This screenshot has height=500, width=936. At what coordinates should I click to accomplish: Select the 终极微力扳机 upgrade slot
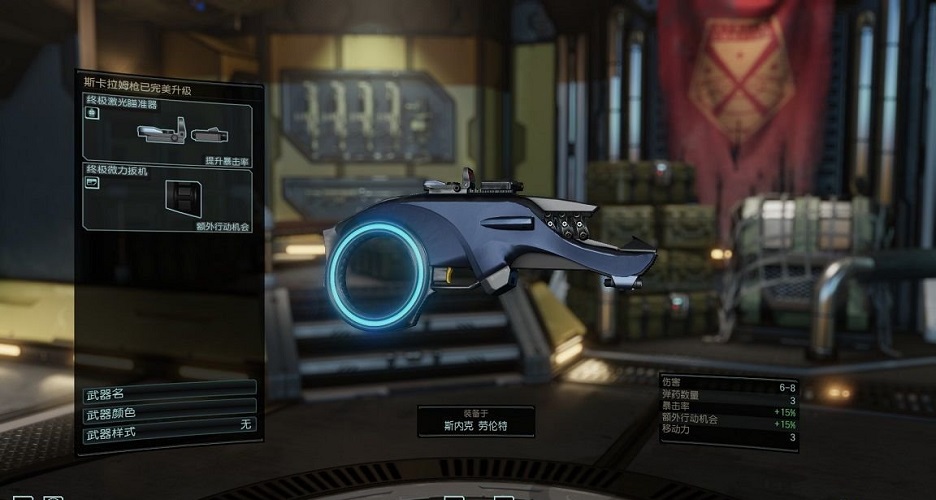167,199
